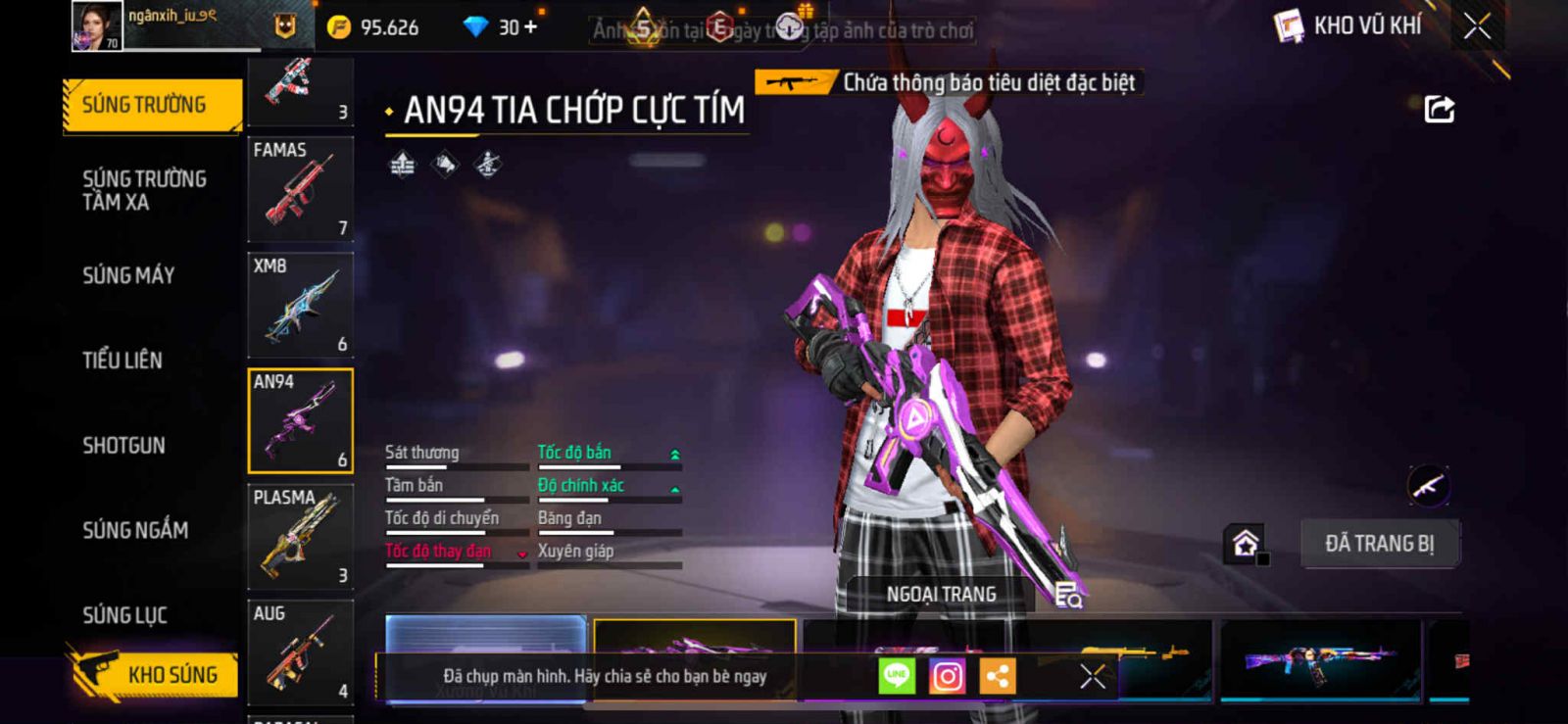Pick the PLASMA weapon tile
1568x724 pixels.
(300, 537)
